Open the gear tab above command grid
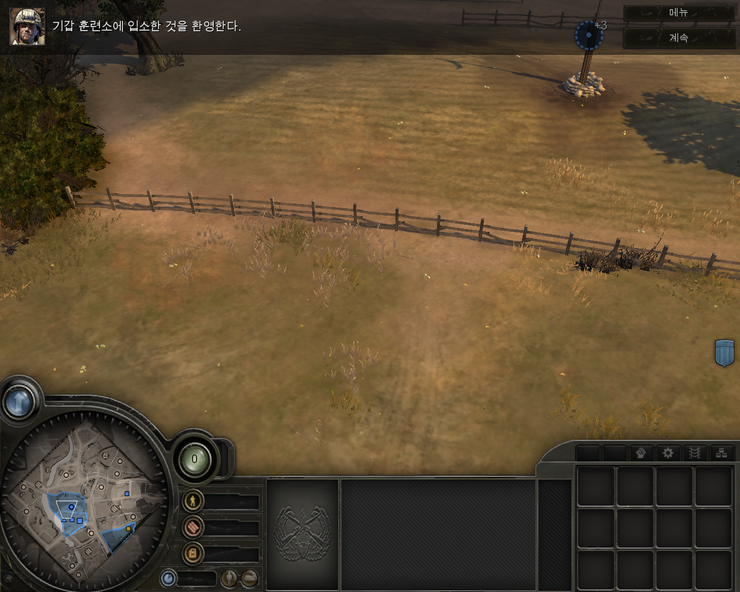Viewport: 740px width, 592px height. coord(668,453)
